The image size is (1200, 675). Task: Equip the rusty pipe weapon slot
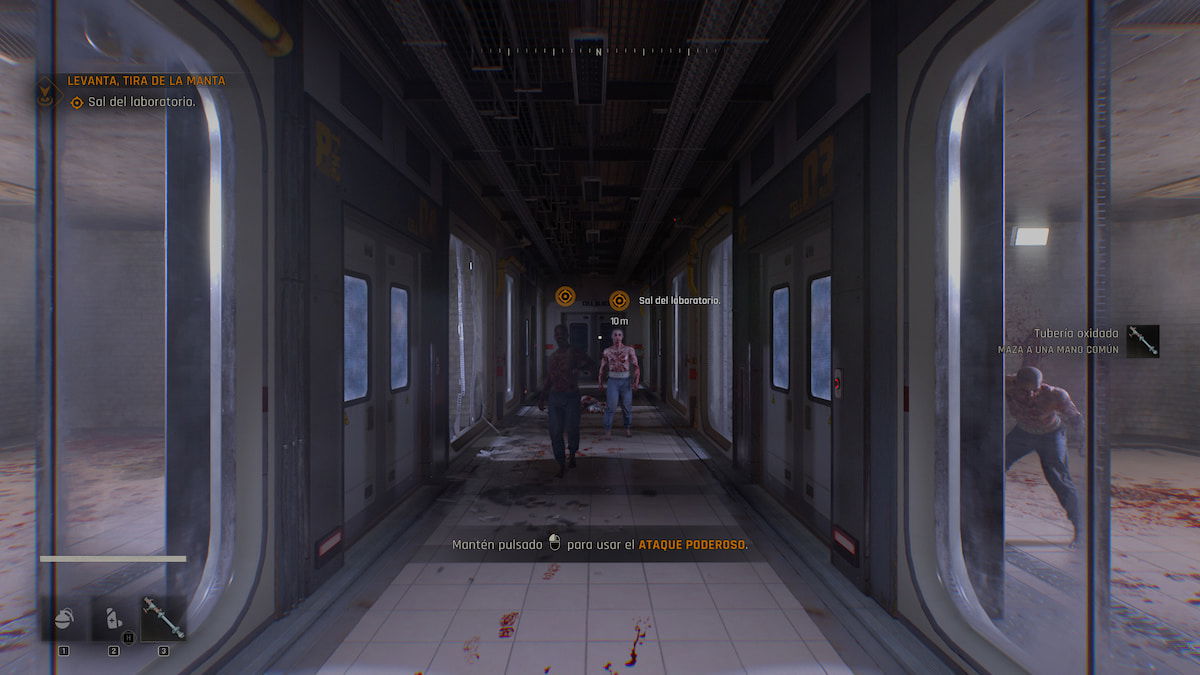click(x=162, y=619)
